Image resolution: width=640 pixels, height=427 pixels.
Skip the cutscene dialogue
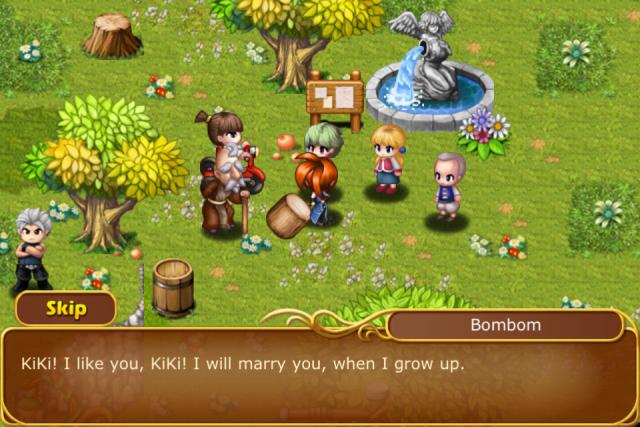click(x=64, y=308)
